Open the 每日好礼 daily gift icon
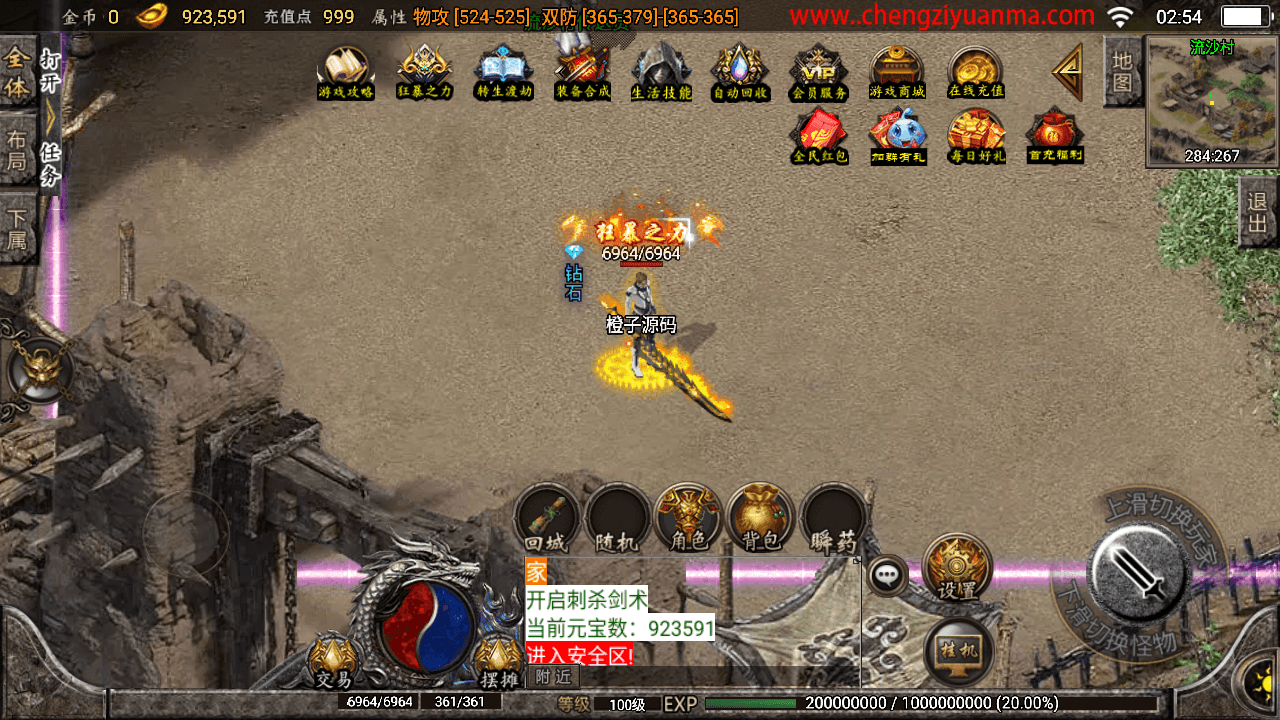The height and width of the screenshot is (720, 1280). point(976,135)
